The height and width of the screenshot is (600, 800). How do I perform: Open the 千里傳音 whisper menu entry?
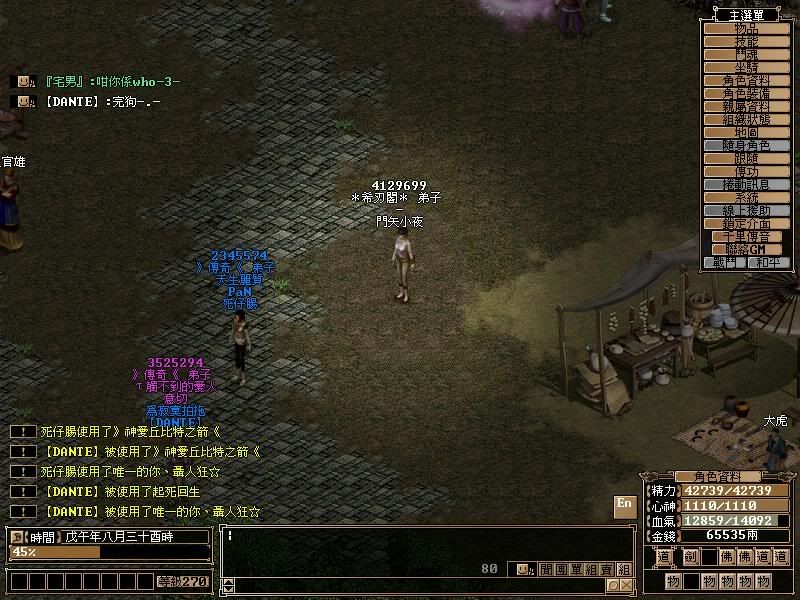746,236
